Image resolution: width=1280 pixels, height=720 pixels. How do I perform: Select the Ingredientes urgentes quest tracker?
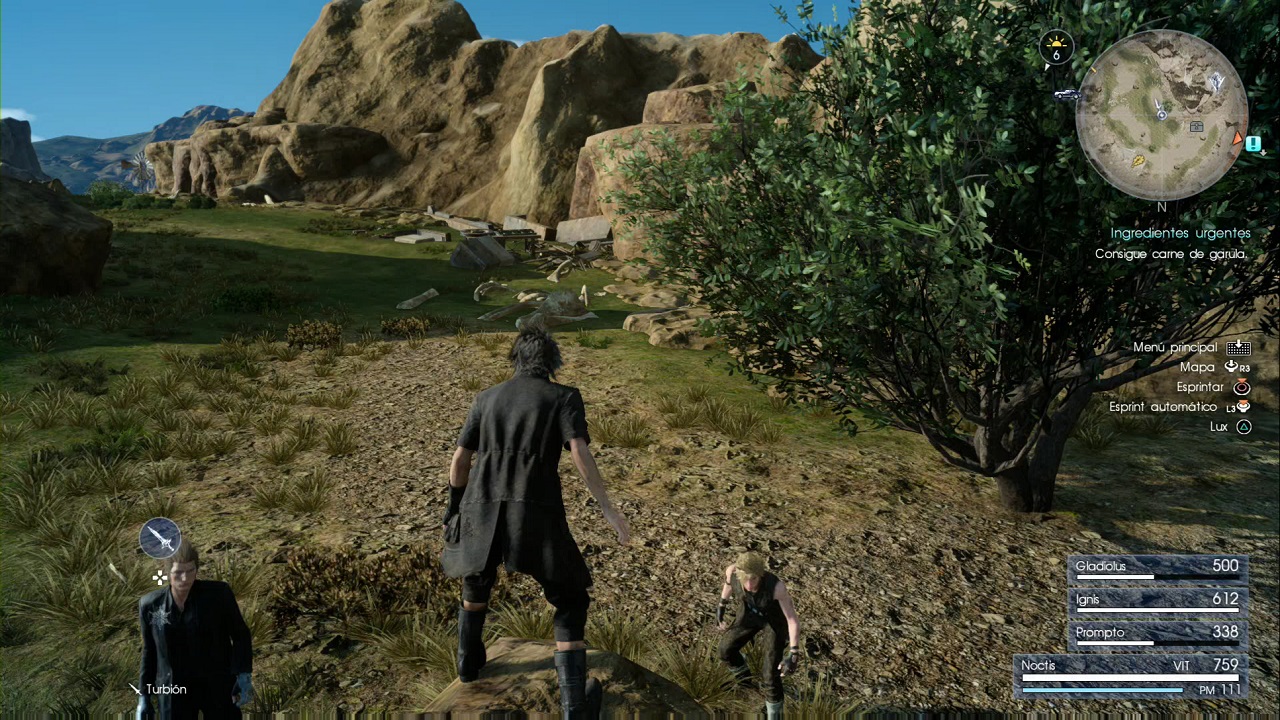click(x=1180, y=233)
